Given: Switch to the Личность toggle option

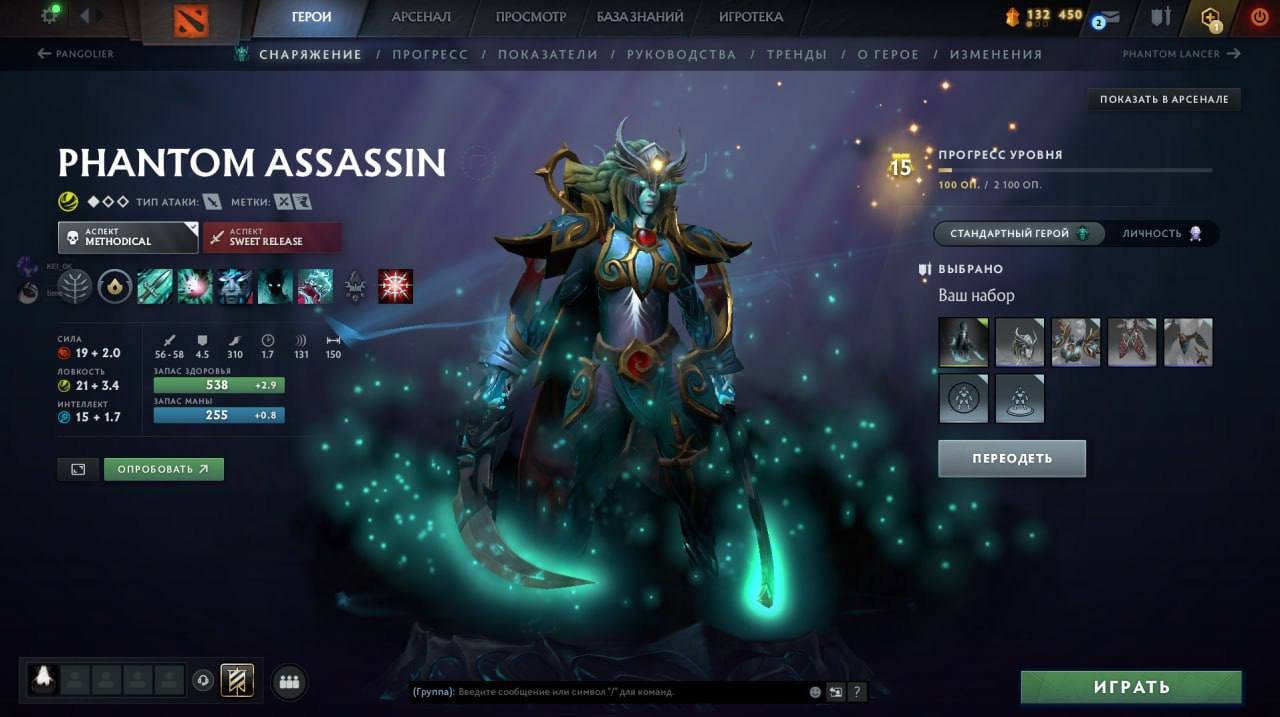Looking at the screenshot, I should click(1162, 233).
